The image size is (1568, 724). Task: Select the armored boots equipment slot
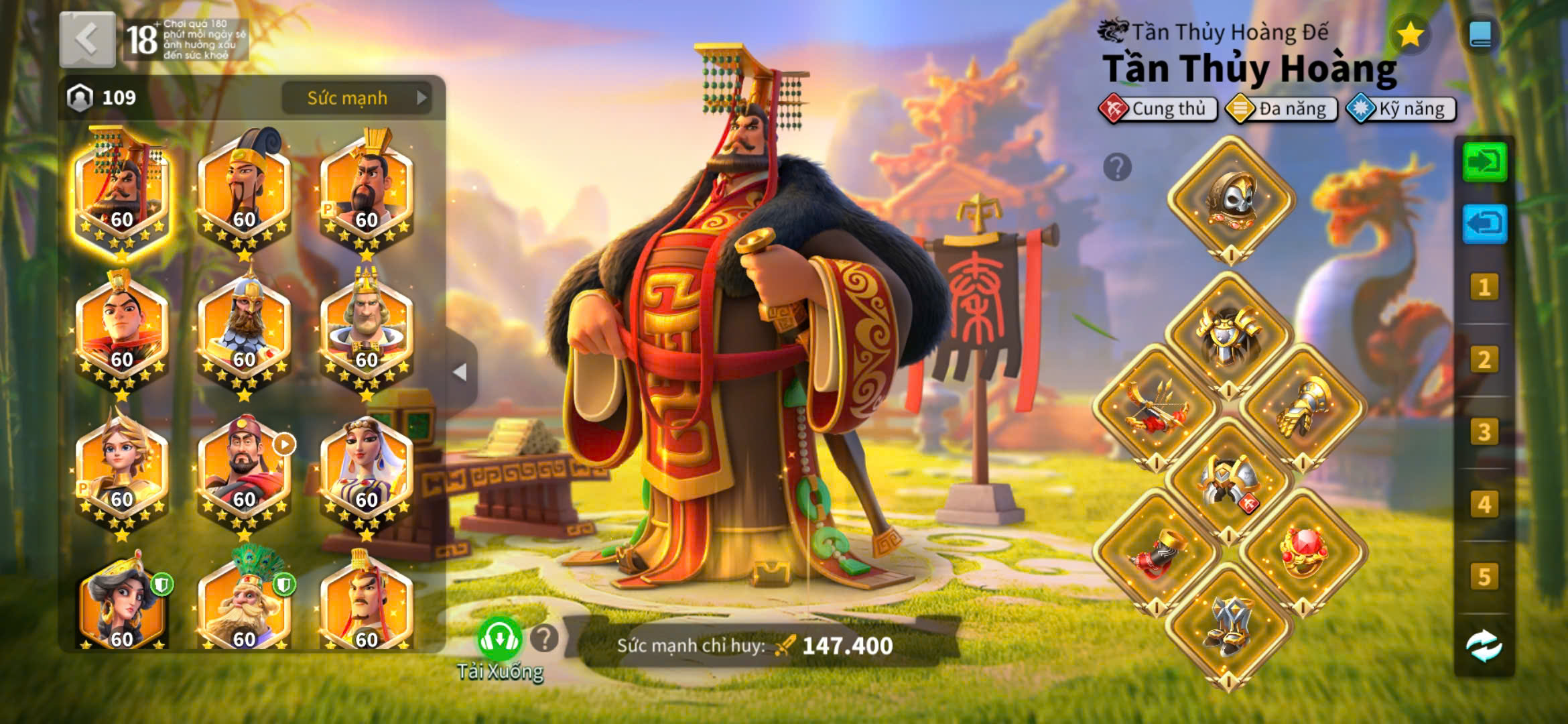tap(1230, 625)
